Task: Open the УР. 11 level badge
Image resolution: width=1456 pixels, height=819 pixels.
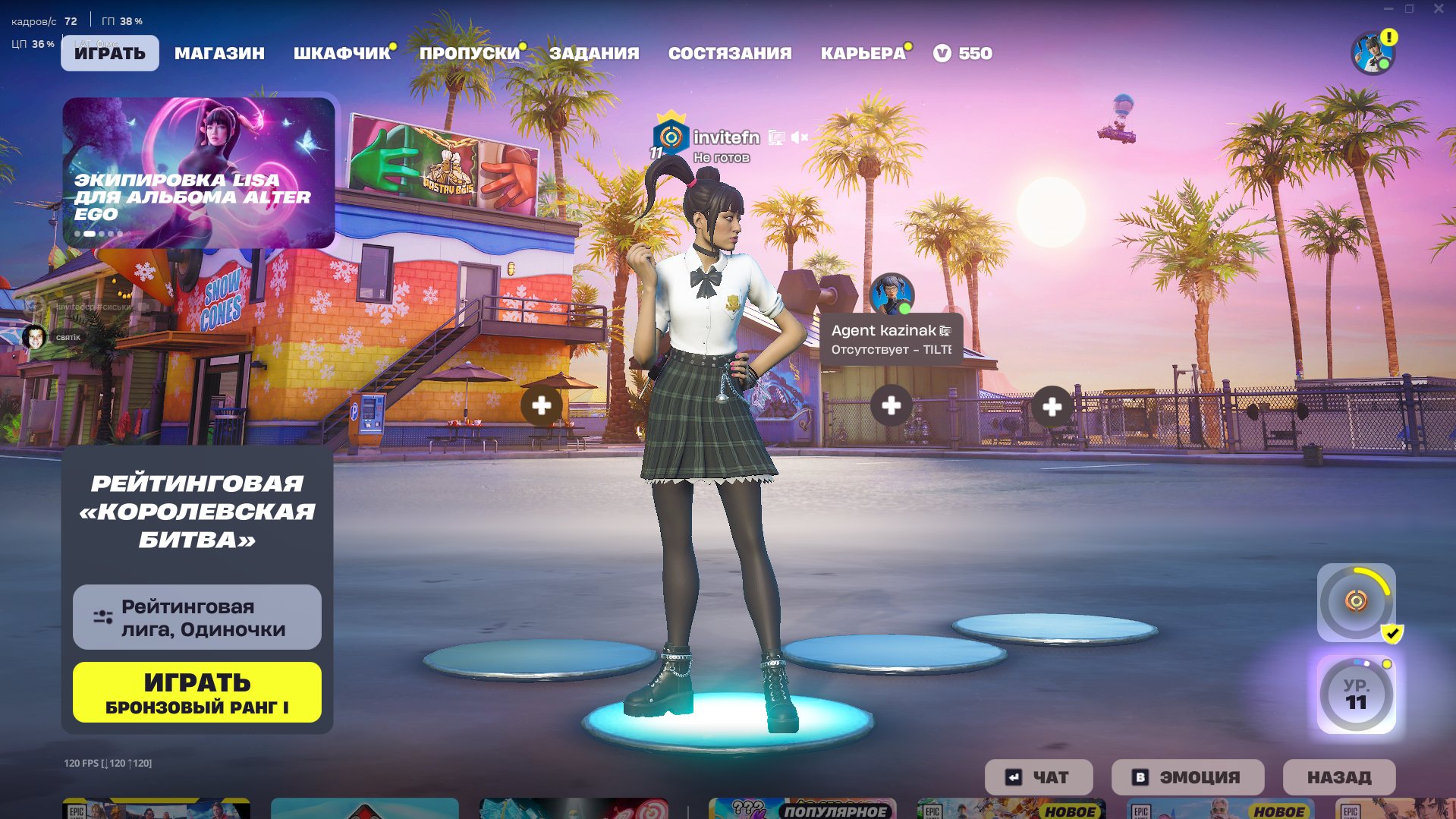Action: point(1355,694)
